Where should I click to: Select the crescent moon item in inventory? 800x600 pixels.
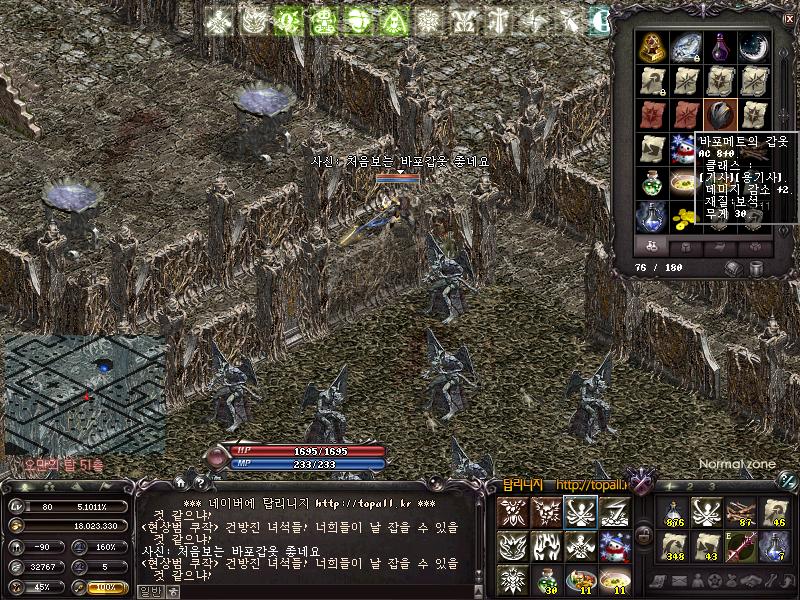tap(752, 46)
